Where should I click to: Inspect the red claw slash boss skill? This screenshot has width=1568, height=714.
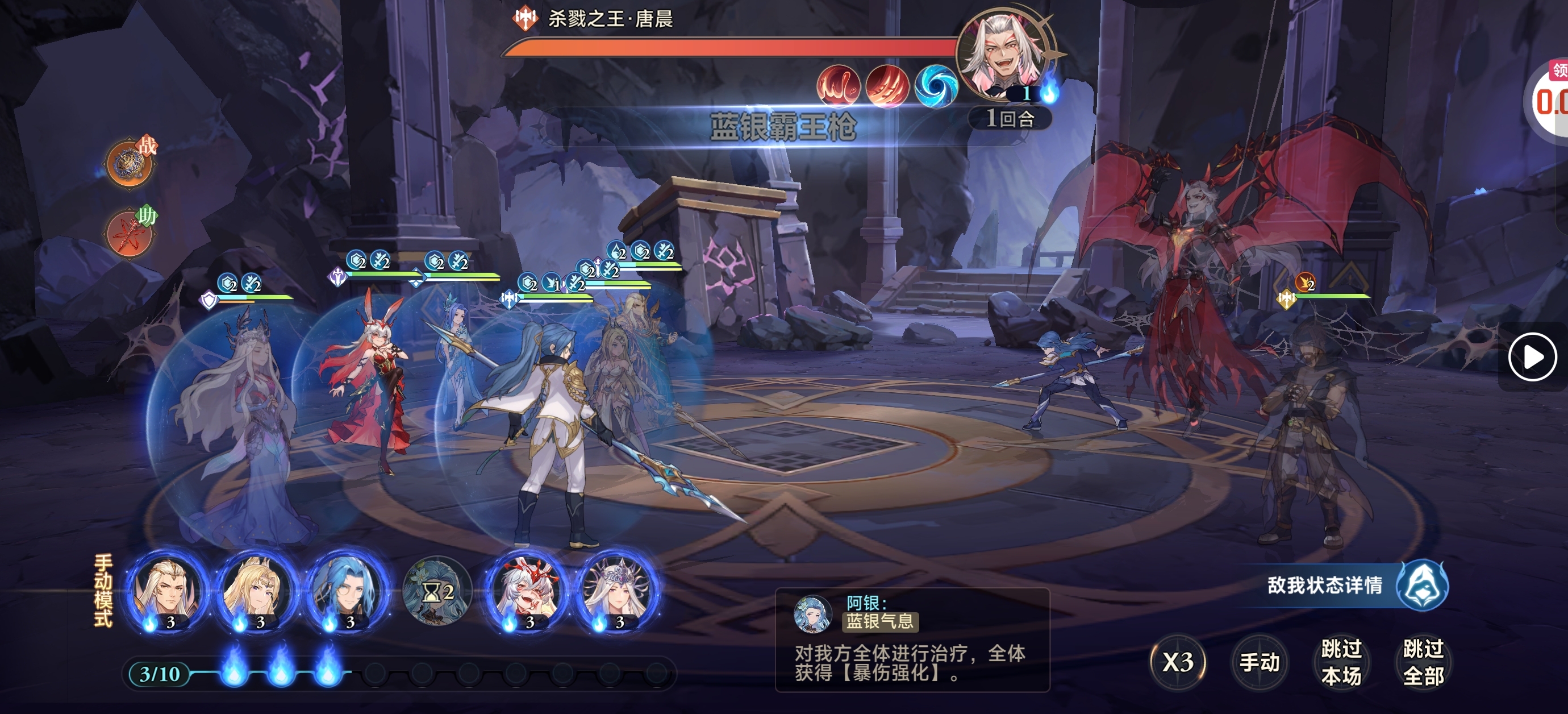pyautogui.click(x=887, y=86)
